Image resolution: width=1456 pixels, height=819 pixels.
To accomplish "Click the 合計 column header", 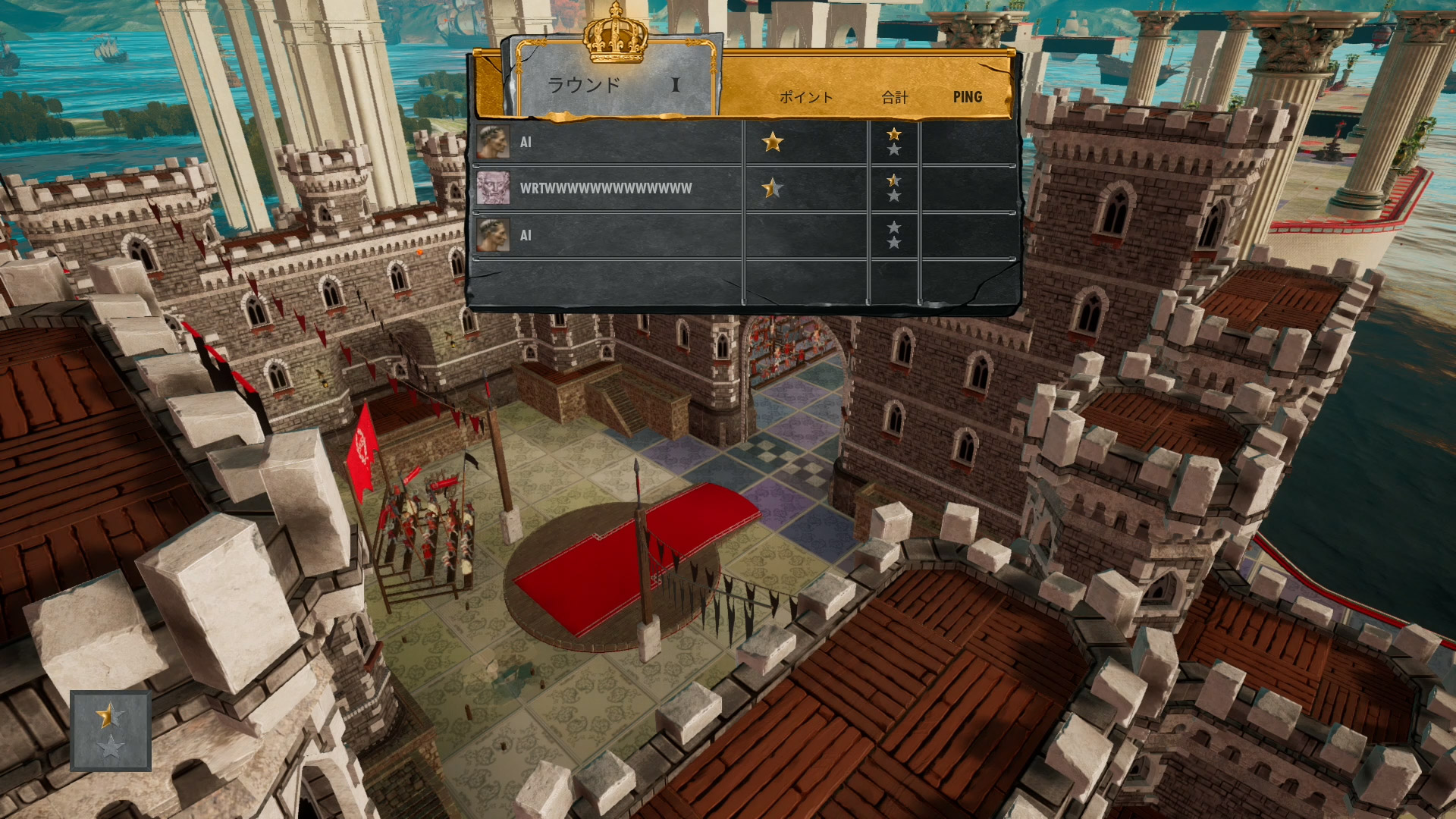I will point(895,97).
